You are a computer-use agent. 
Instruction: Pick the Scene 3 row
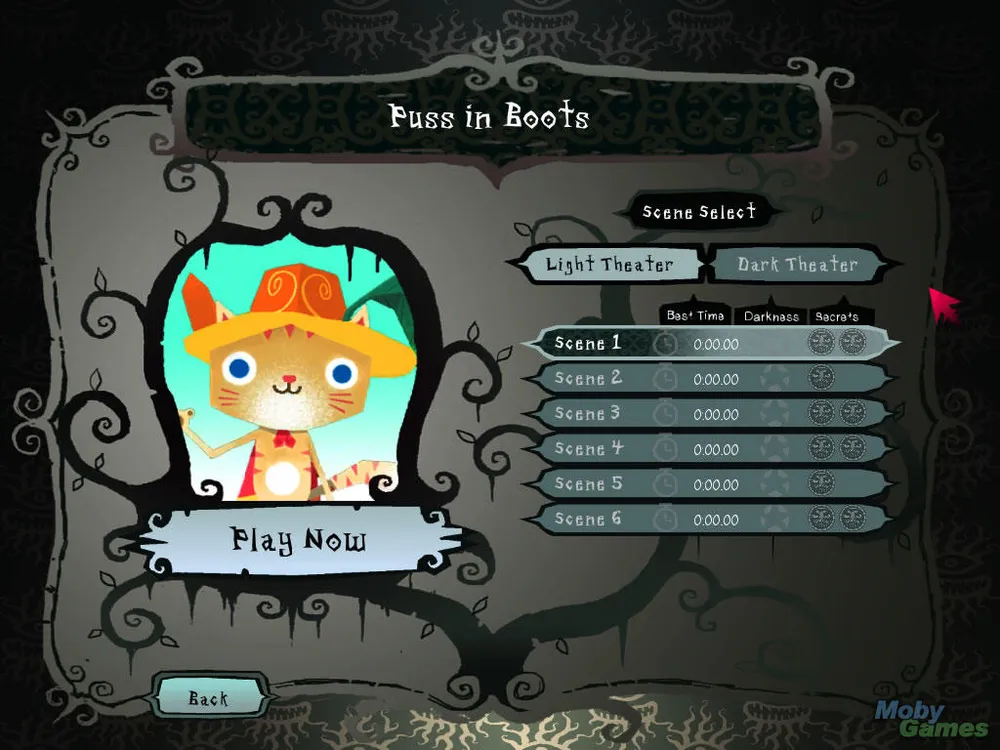pyautogui.click(x=708, y=414)
